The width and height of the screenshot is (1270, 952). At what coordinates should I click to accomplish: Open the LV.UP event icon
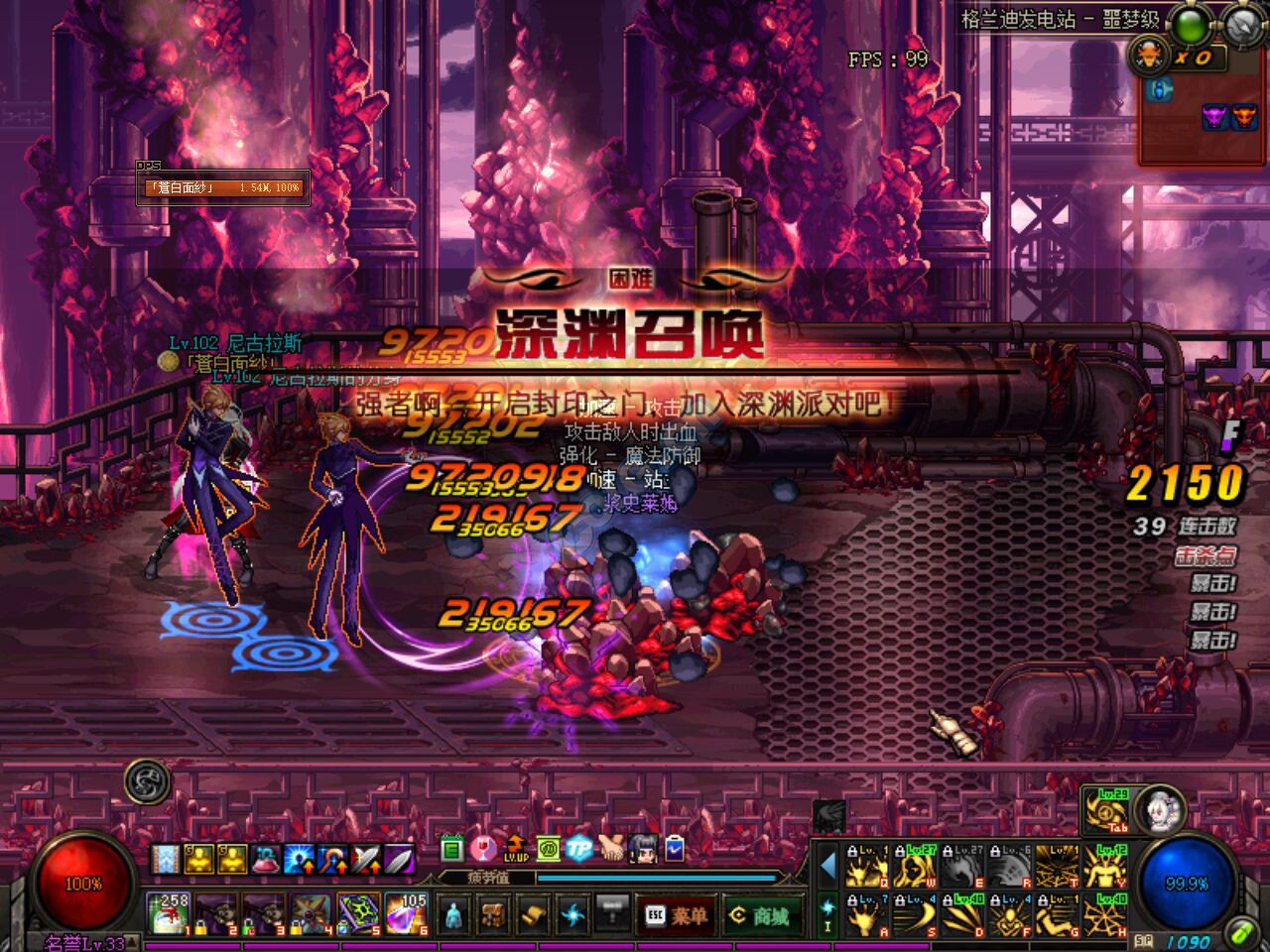pos(516,850)
